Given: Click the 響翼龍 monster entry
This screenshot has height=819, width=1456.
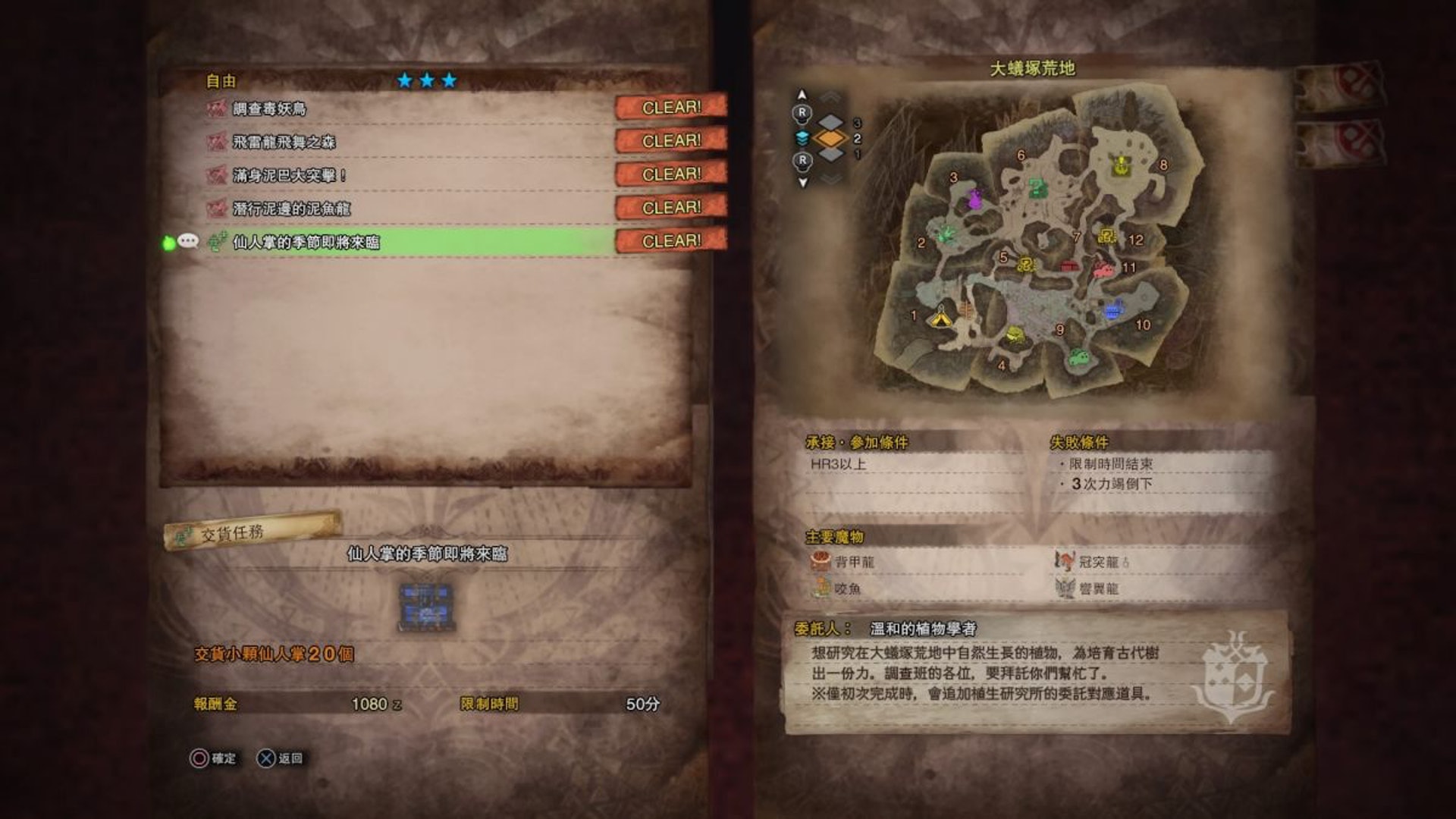Looking at the screenshot, I should click(x=1090, y=588).
